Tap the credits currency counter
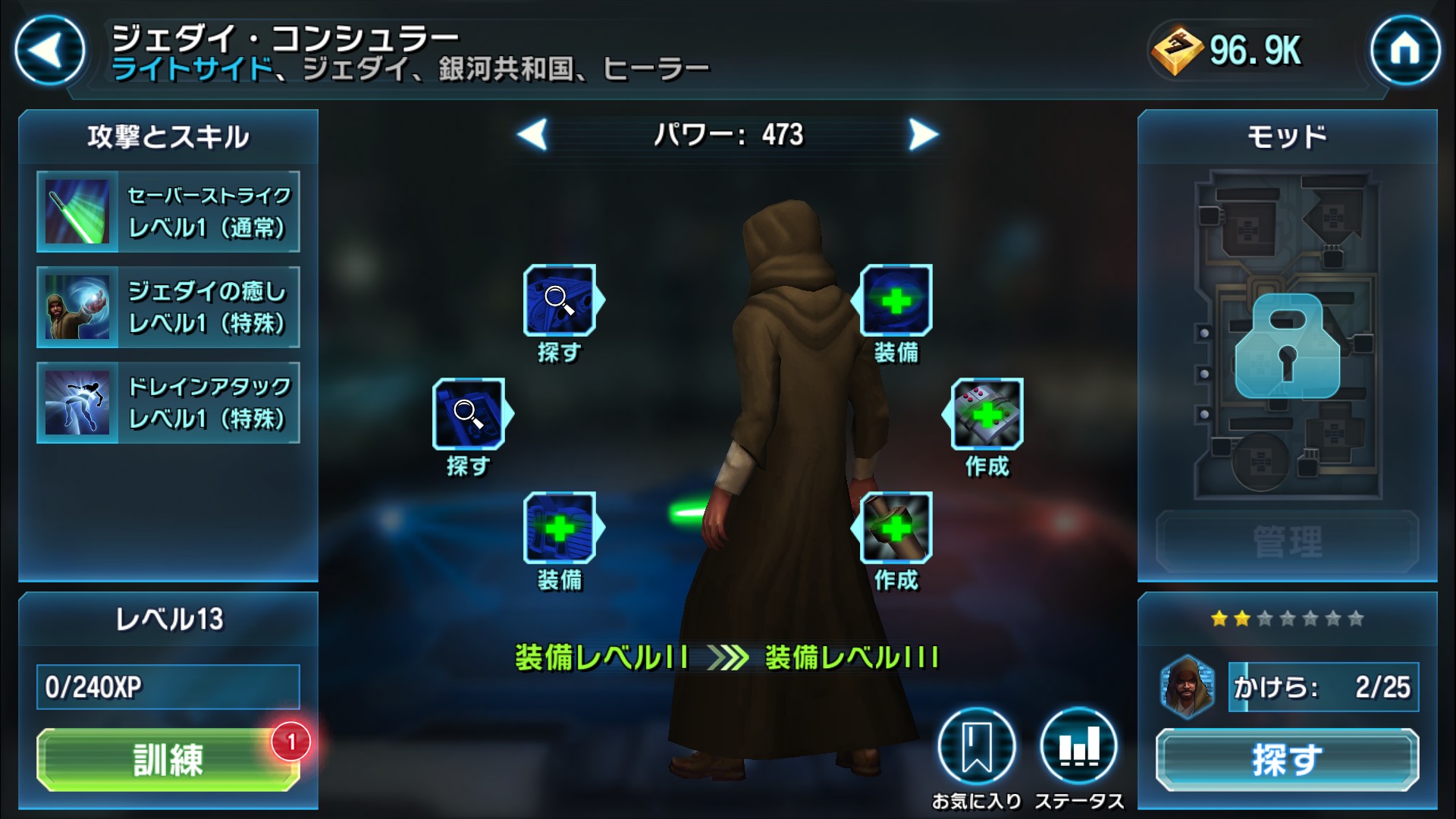The height and width of the screenshot is (819, 1456). [x=1228, y=51]
